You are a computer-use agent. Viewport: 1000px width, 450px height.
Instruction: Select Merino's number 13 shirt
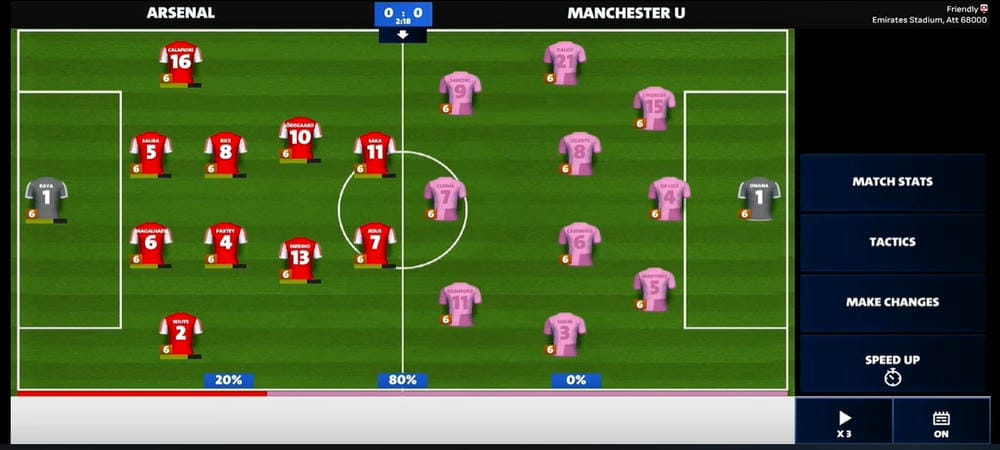click(300, 258)
